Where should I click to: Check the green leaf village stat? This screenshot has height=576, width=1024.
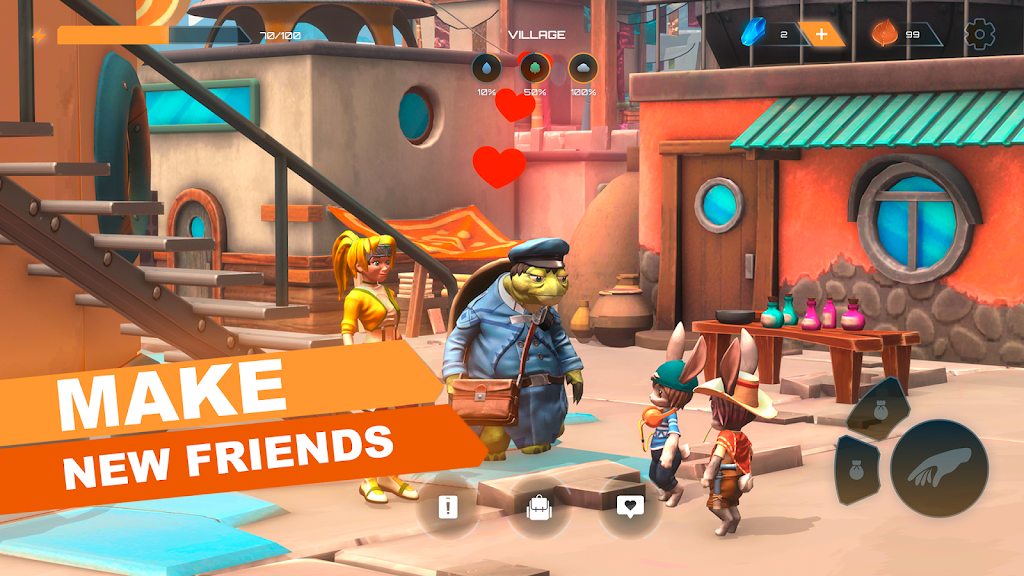[x=534, y=68]
